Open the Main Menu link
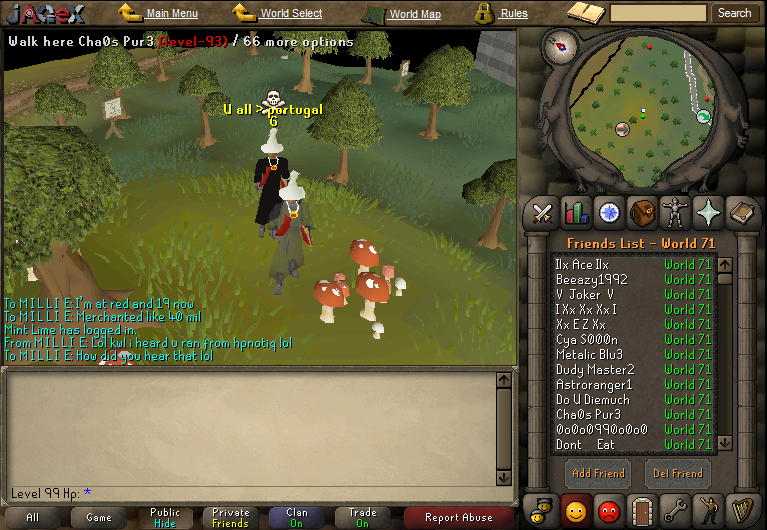The image size is (767, 530). click(x=171, y=14)
